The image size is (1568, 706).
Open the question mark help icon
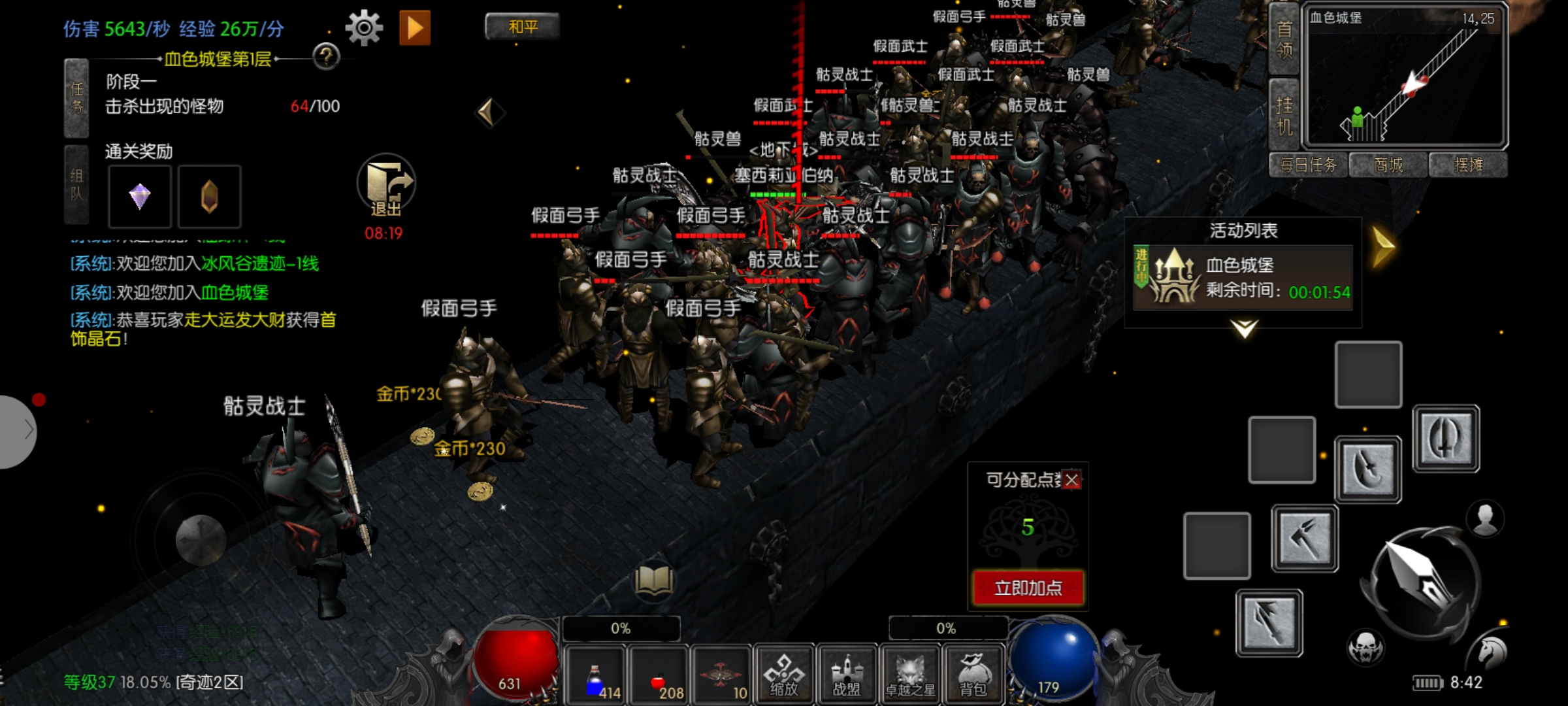(x=326, y=58)
